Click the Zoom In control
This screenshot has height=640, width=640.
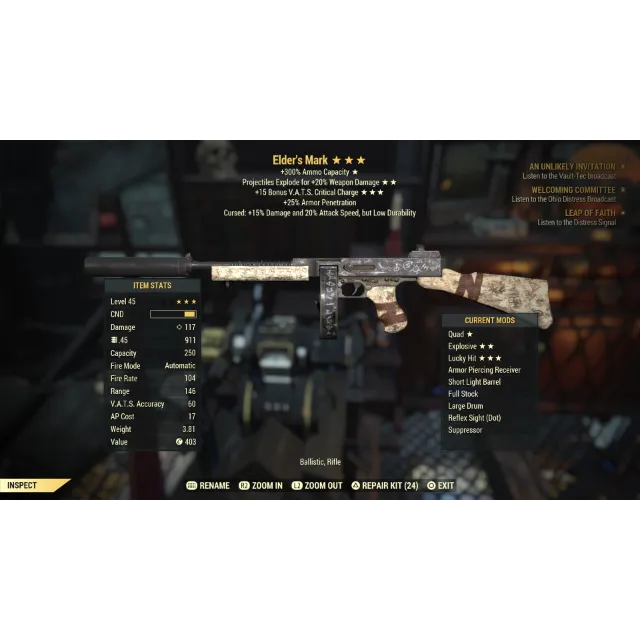pyautogui.click(x=261, y=486)
